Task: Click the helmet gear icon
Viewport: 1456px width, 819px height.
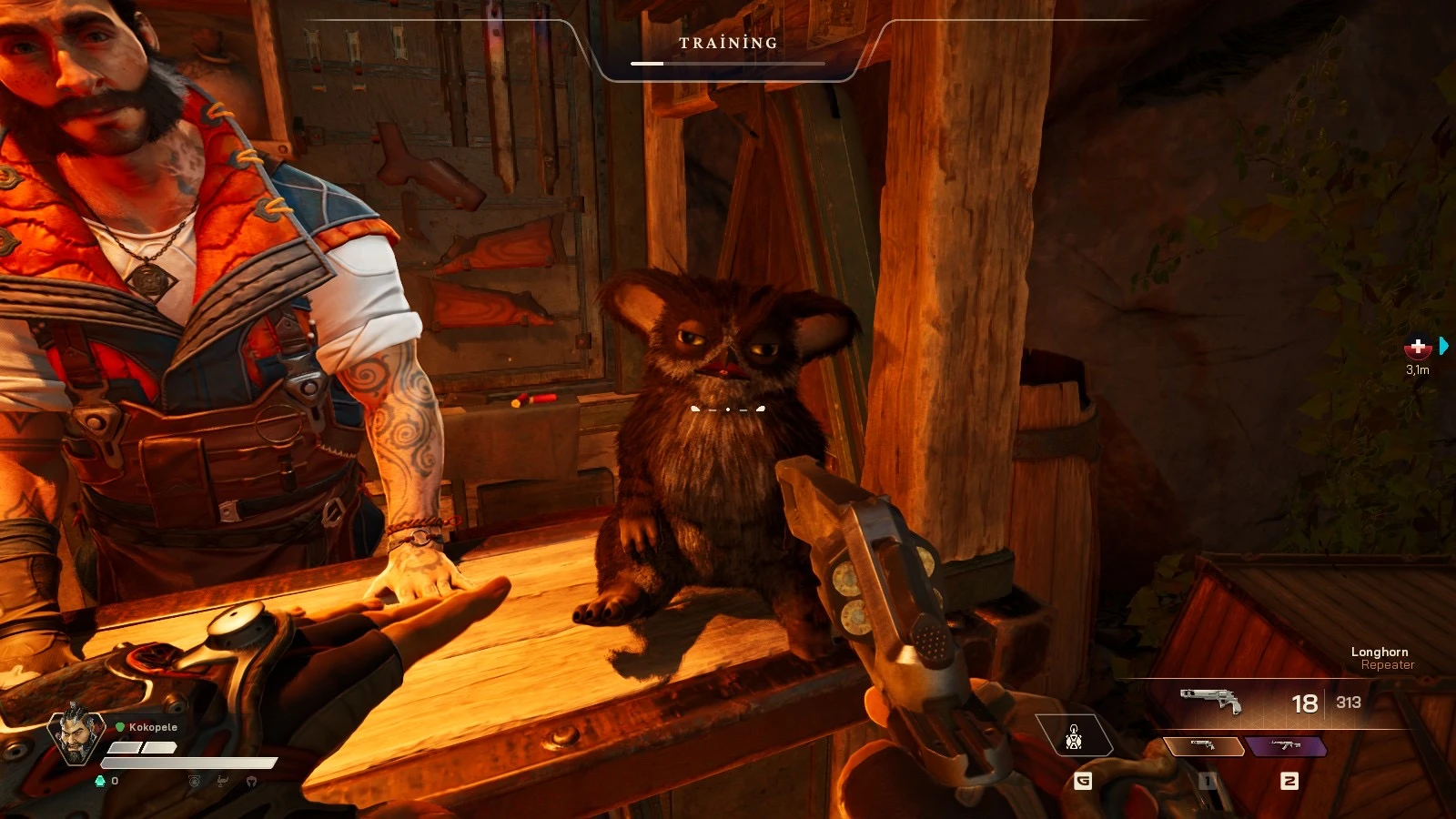Action: (251, 781)
